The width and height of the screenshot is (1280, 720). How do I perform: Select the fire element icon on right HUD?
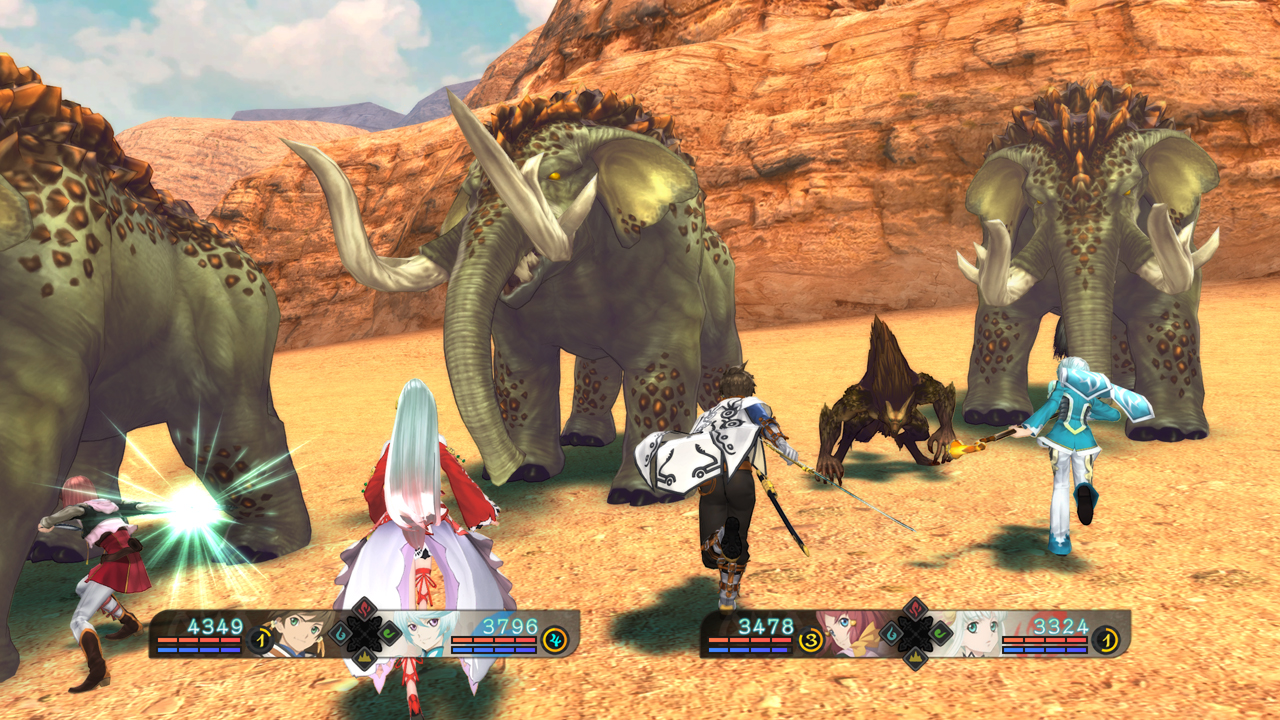(915, 608)
